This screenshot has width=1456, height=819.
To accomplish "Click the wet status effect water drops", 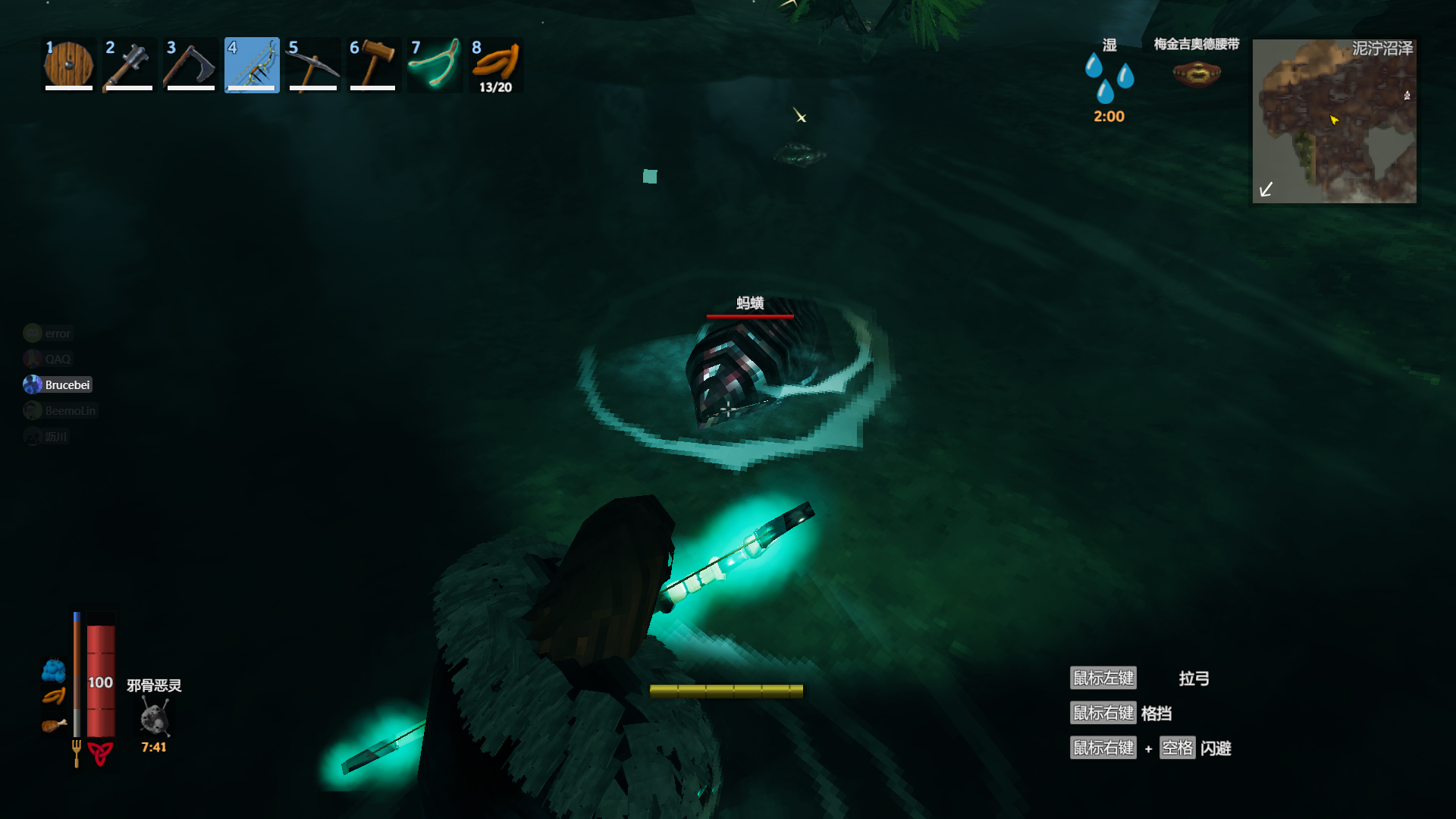I will [x=1109, y=77].
